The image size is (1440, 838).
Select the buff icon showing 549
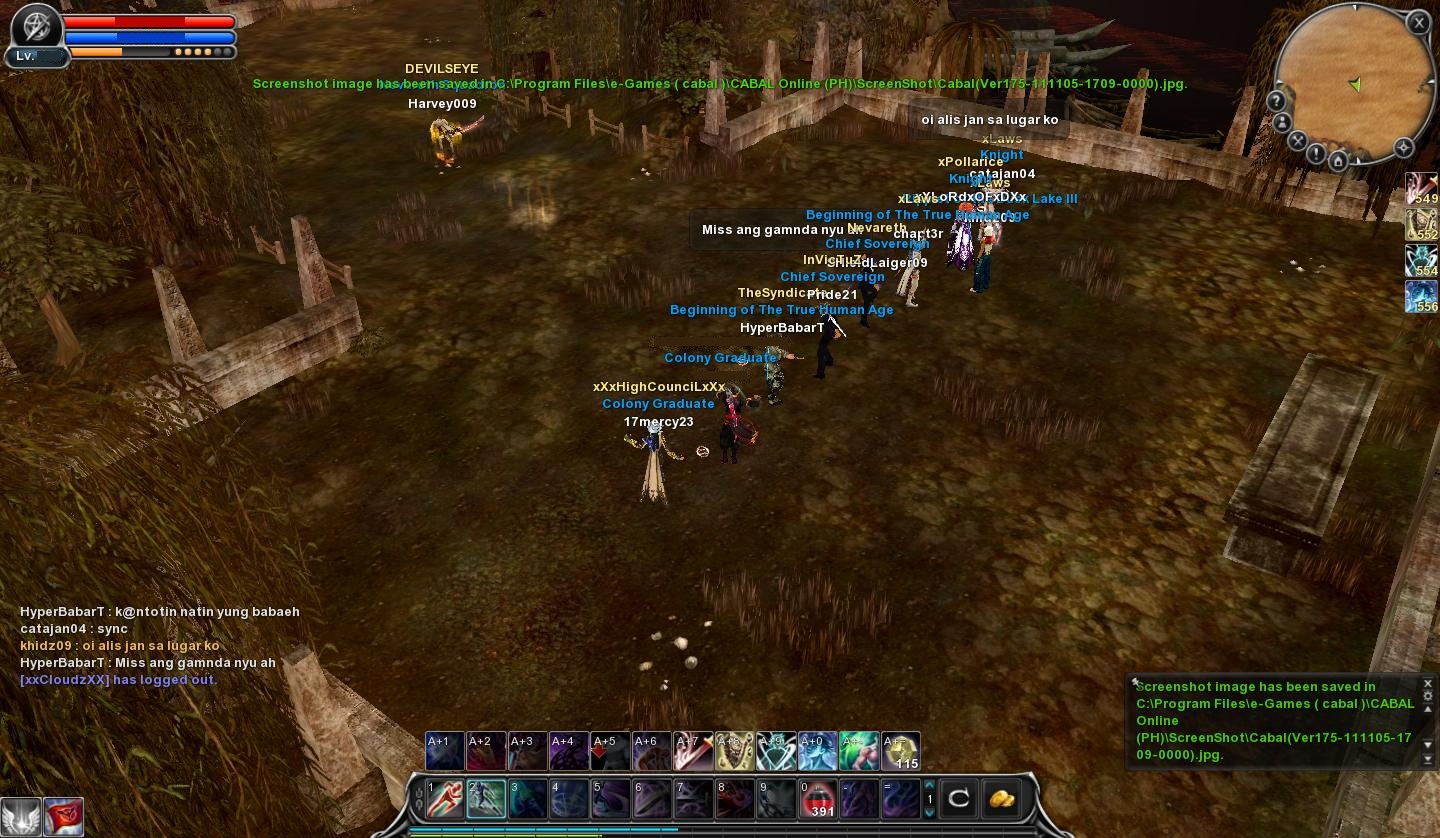point(1422,189)
